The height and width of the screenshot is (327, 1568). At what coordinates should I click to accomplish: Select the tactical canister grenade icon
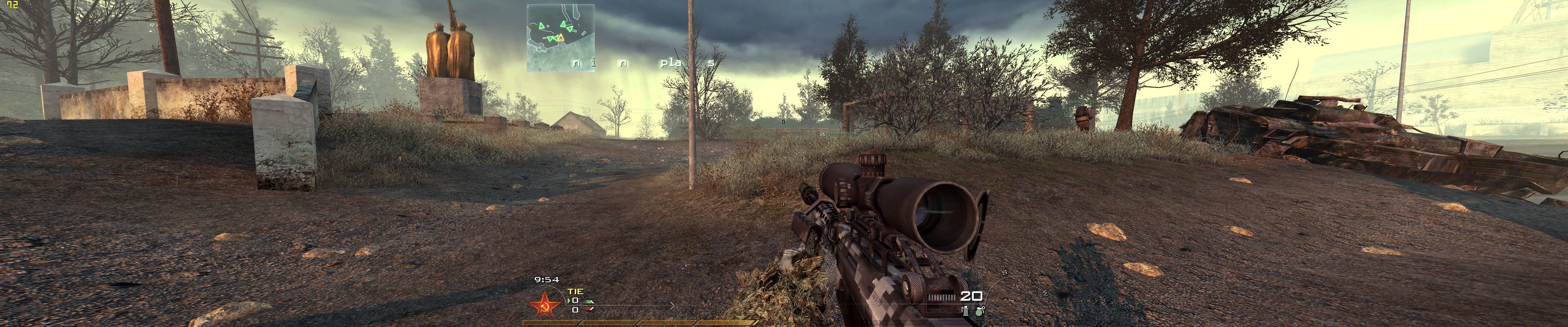[x=965, y=310]
